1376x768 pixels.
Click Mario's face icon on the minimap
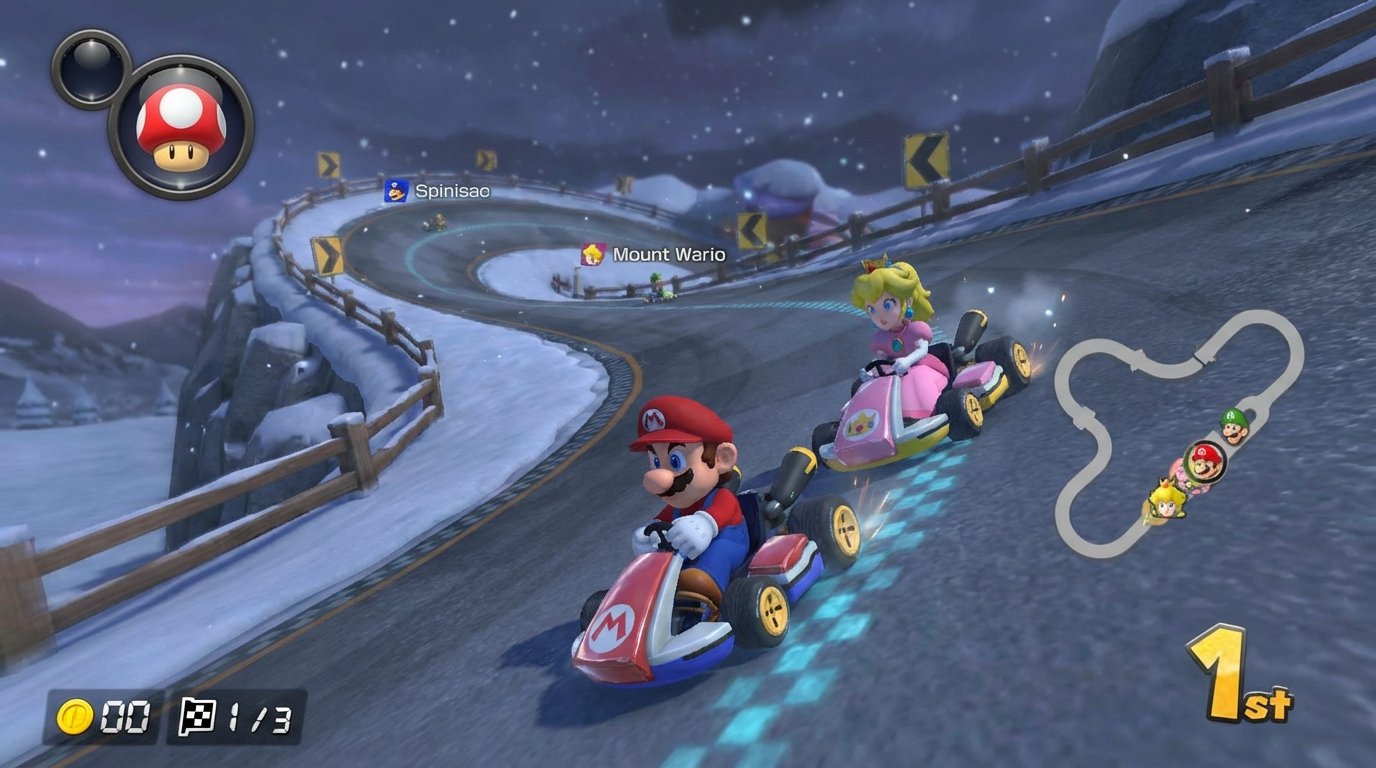point(1204,461)
